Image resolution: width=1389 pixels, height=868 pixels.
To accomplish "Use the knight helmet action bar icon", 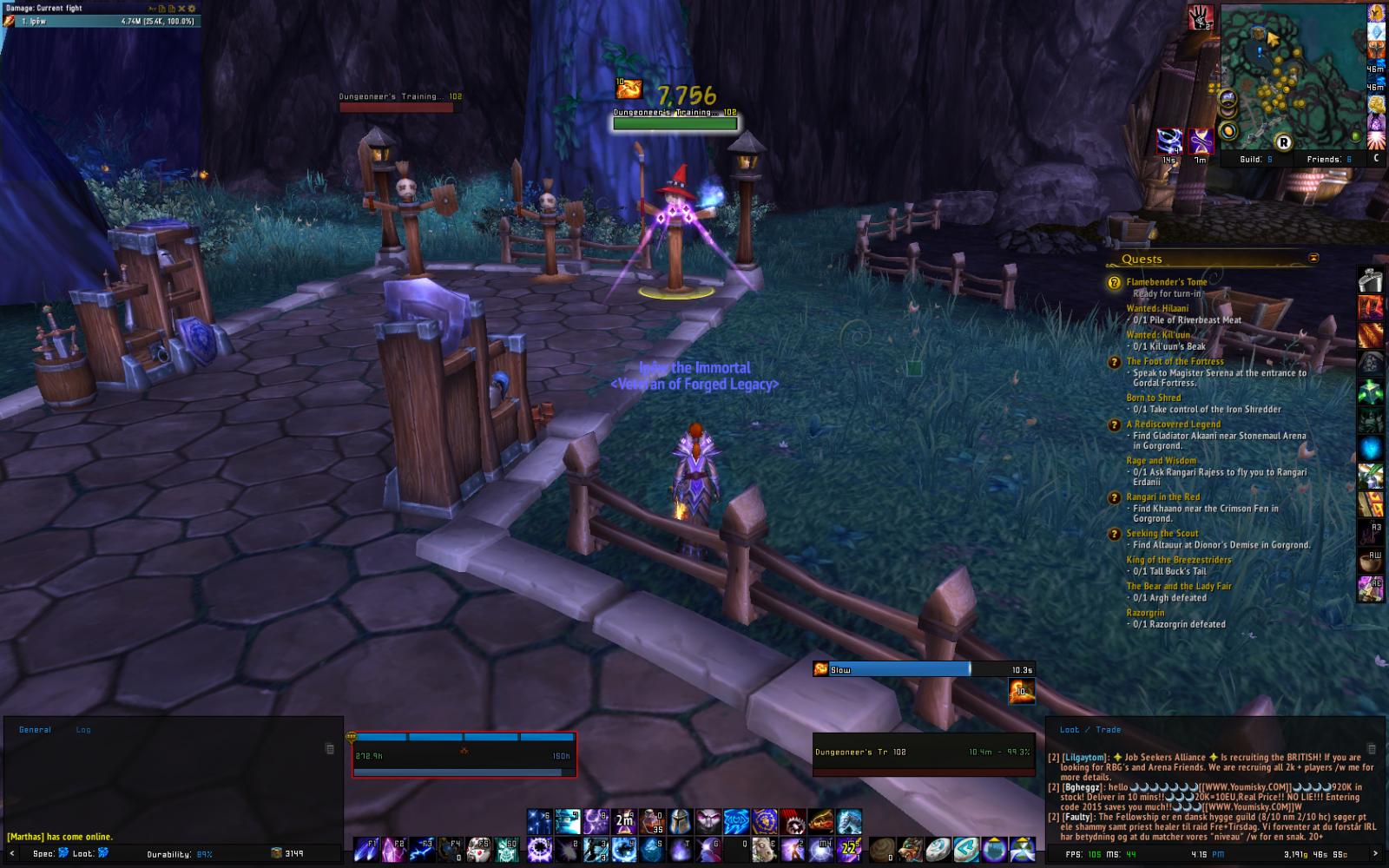I will click(x=681, y=820).
